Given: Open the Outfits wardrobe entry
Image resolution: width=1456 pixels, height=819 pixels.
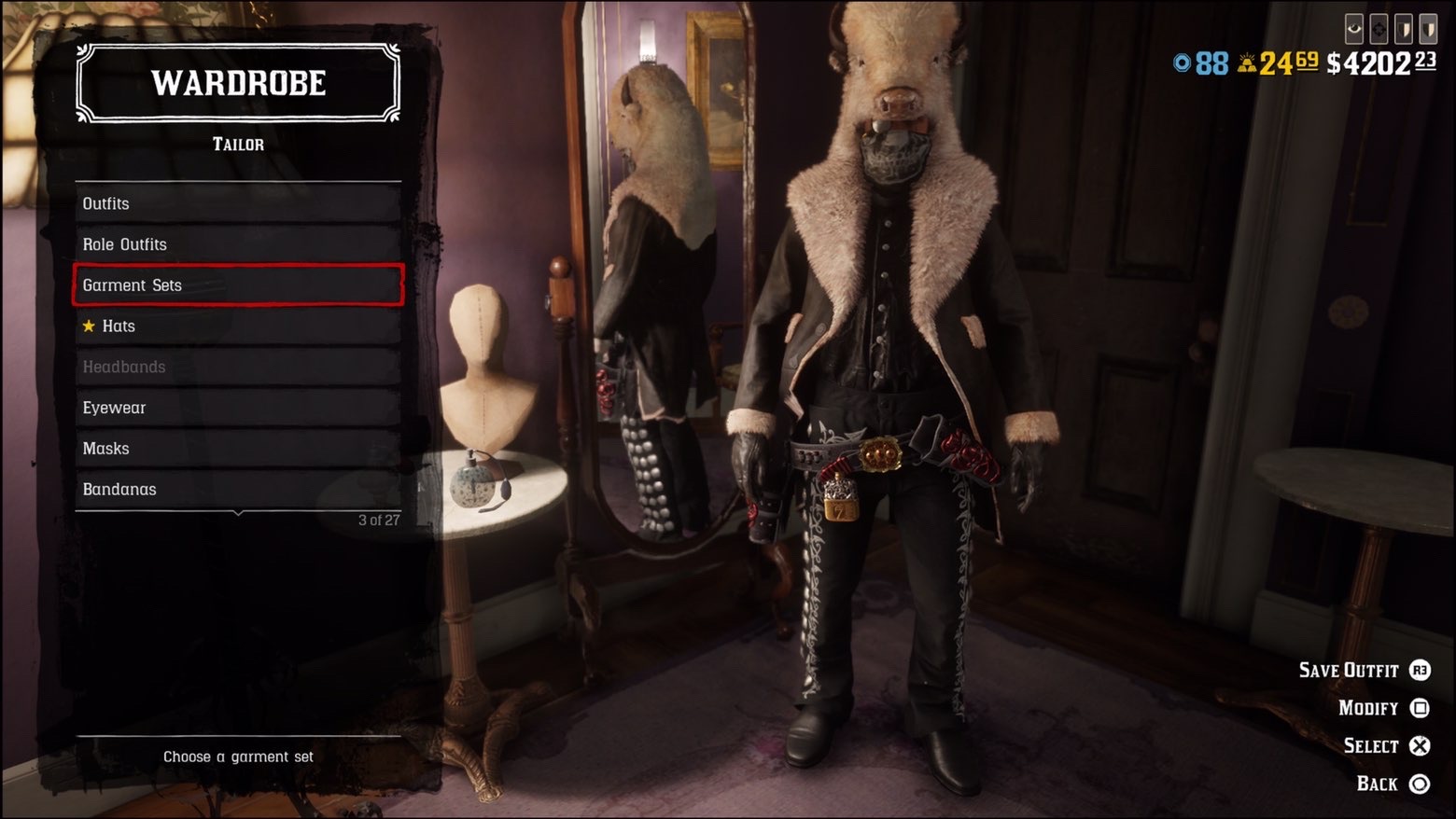Looking at the screenshot, I should 238,203.
